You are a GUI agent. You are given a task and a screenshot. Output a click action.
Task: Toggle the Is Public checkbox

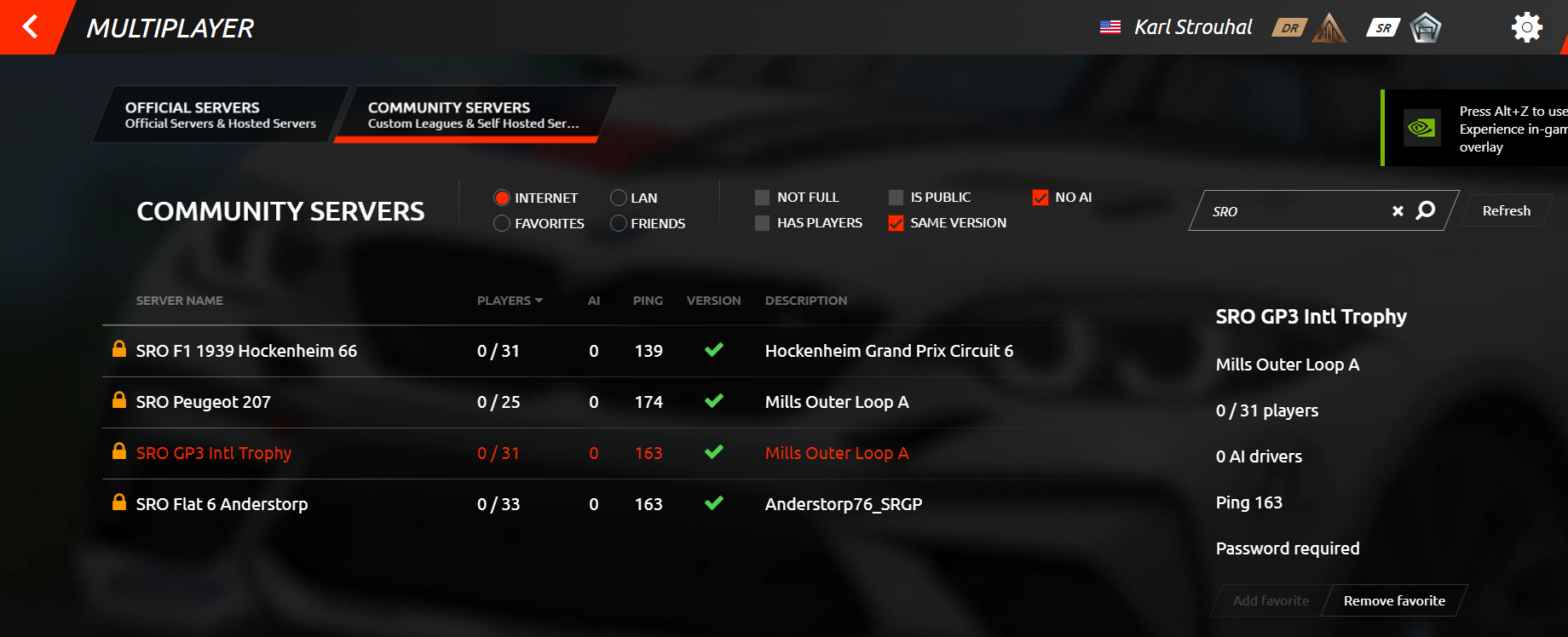coord(896,198)
